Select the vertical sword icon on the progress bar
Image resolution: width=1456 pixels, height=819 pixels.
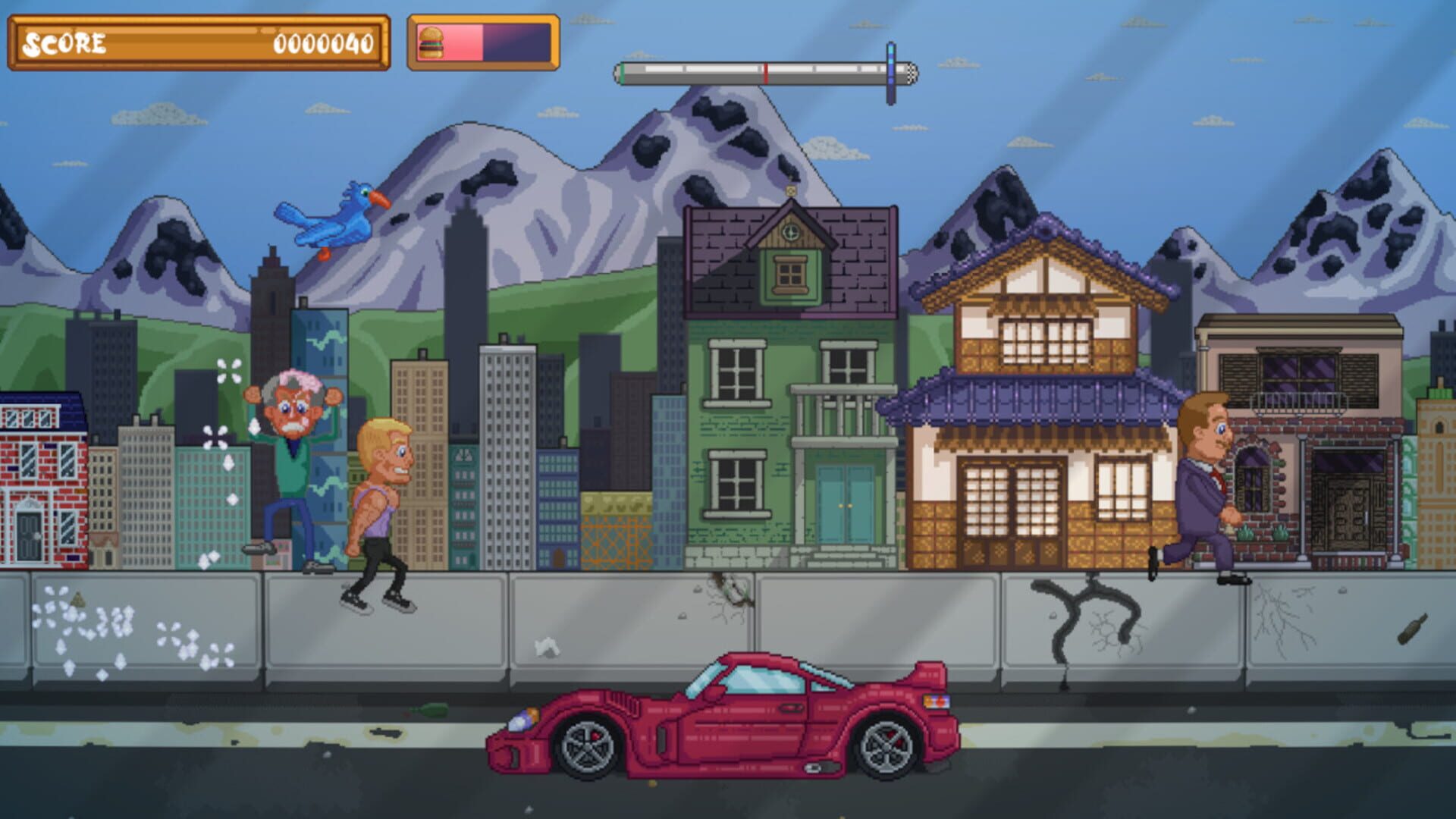pos(890,72)
